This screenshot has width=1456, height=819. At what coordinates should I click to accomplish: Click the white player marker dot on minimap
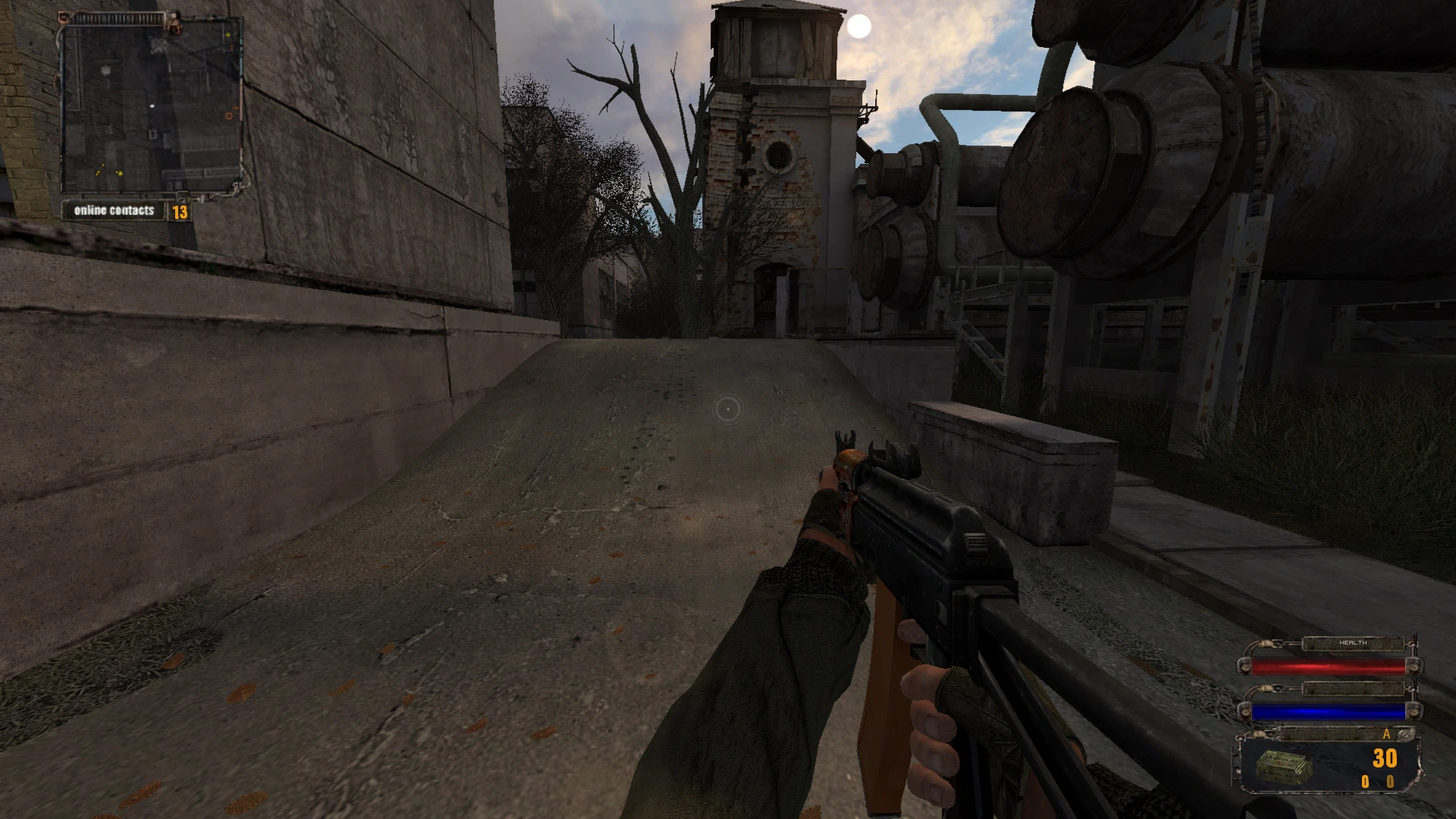152,106
